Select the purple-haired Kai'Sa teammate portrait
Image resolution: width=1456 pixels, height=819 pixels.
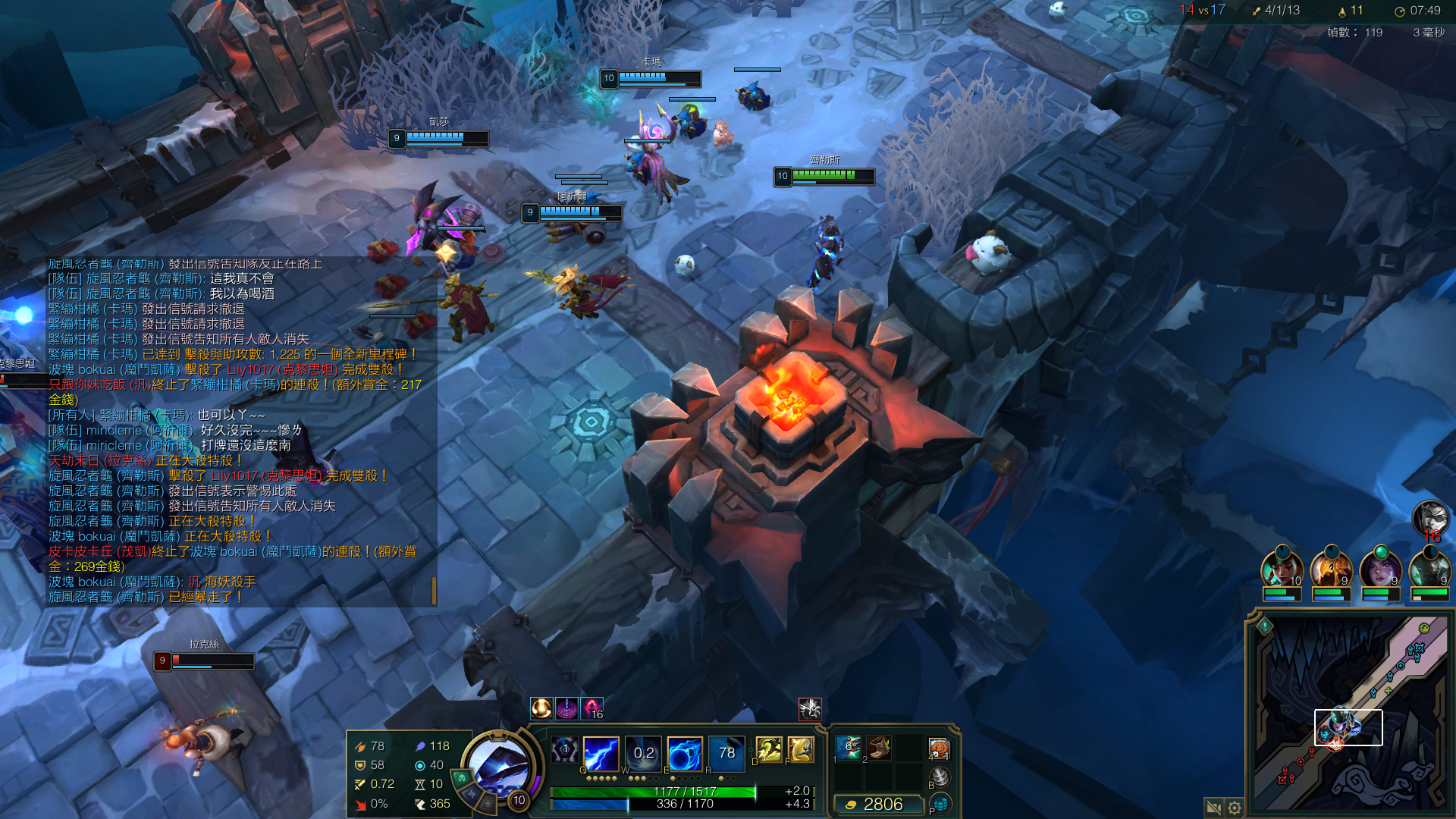point(1380,569)
